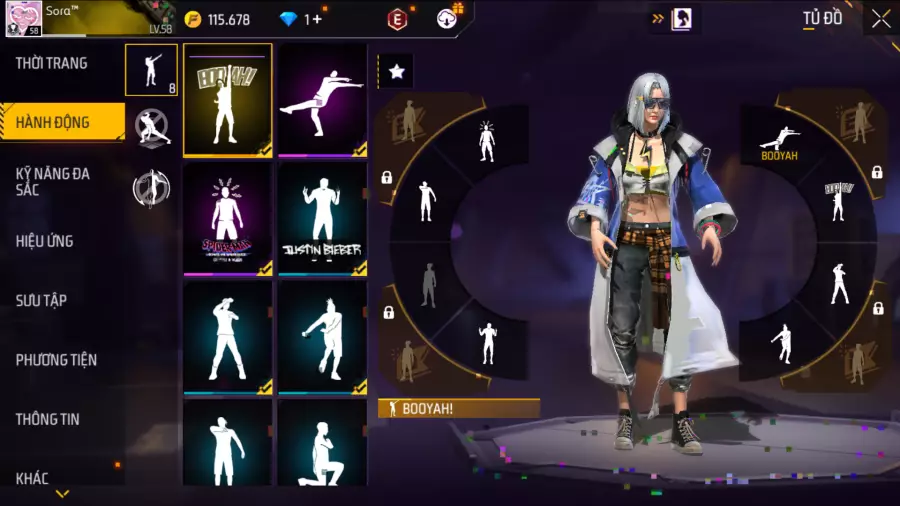
Task: Open the Hiệu Ứng section
Action: point(45,241)
